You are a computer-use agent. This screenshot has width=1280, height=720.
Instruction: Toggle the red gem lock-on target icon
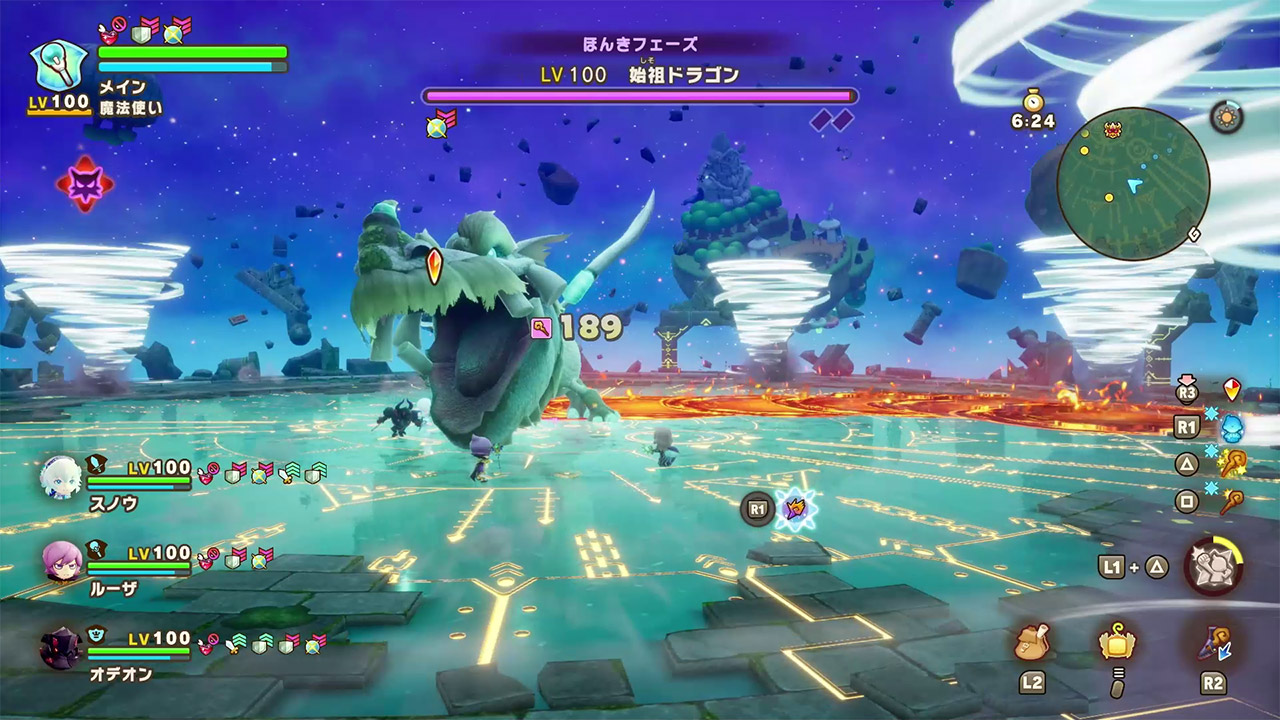click(x=1233, y=390)
